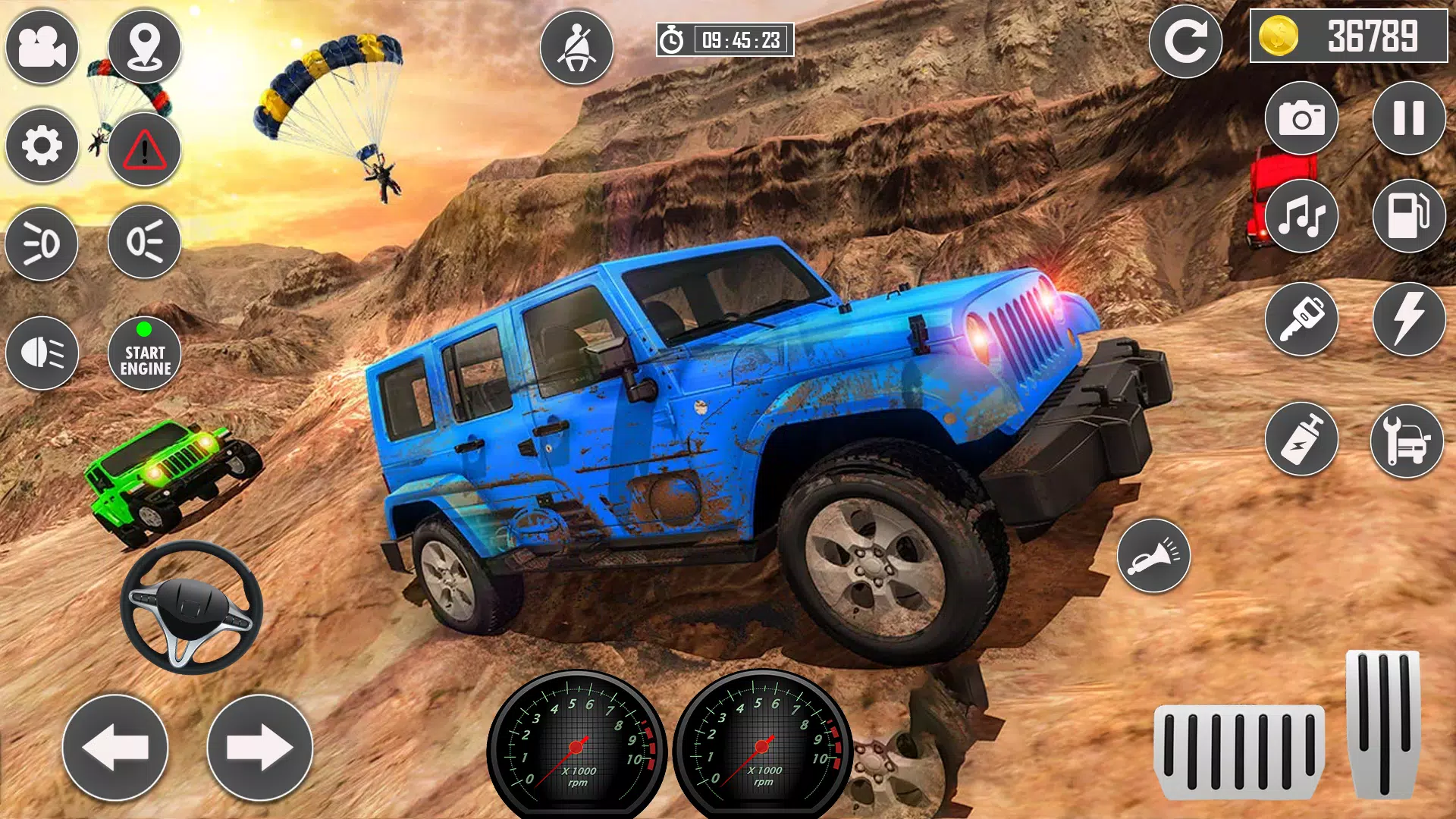Activate the lightning bolt boost button

point(1409,319)
